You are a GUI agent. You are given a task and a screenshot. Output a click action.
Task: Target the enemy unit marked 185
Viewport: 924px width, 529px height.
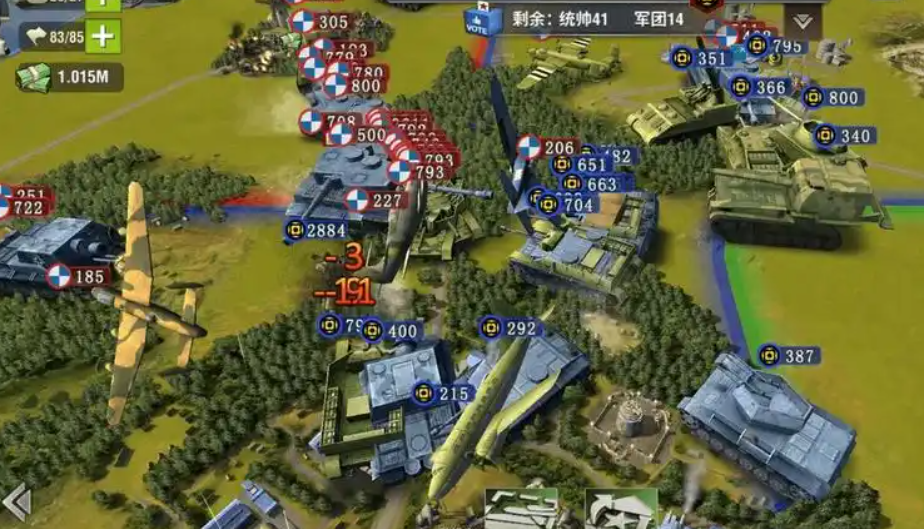(78, 277)
